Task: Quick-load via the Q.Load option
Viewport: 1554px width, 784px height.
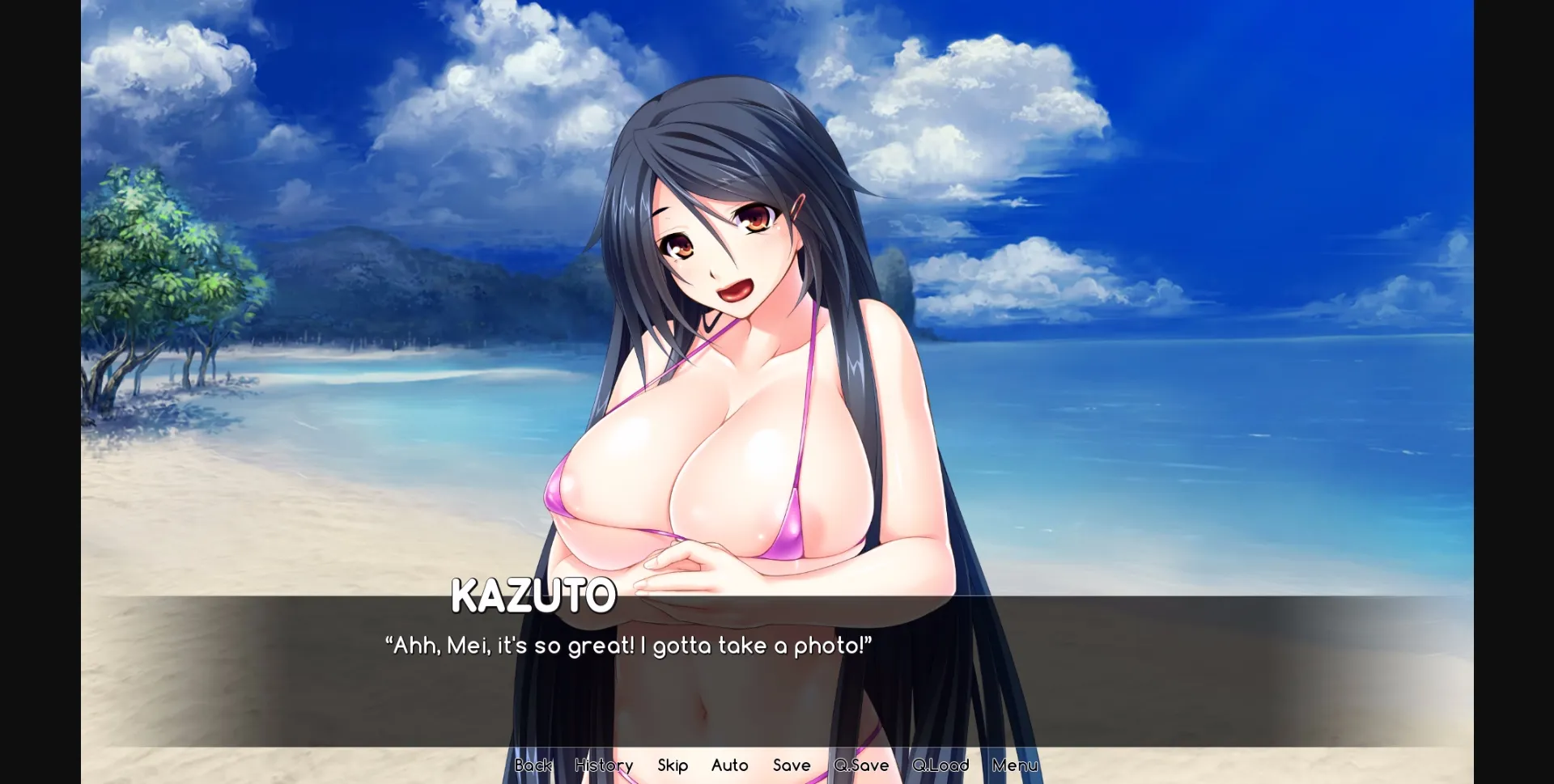Action: point(941,765)
